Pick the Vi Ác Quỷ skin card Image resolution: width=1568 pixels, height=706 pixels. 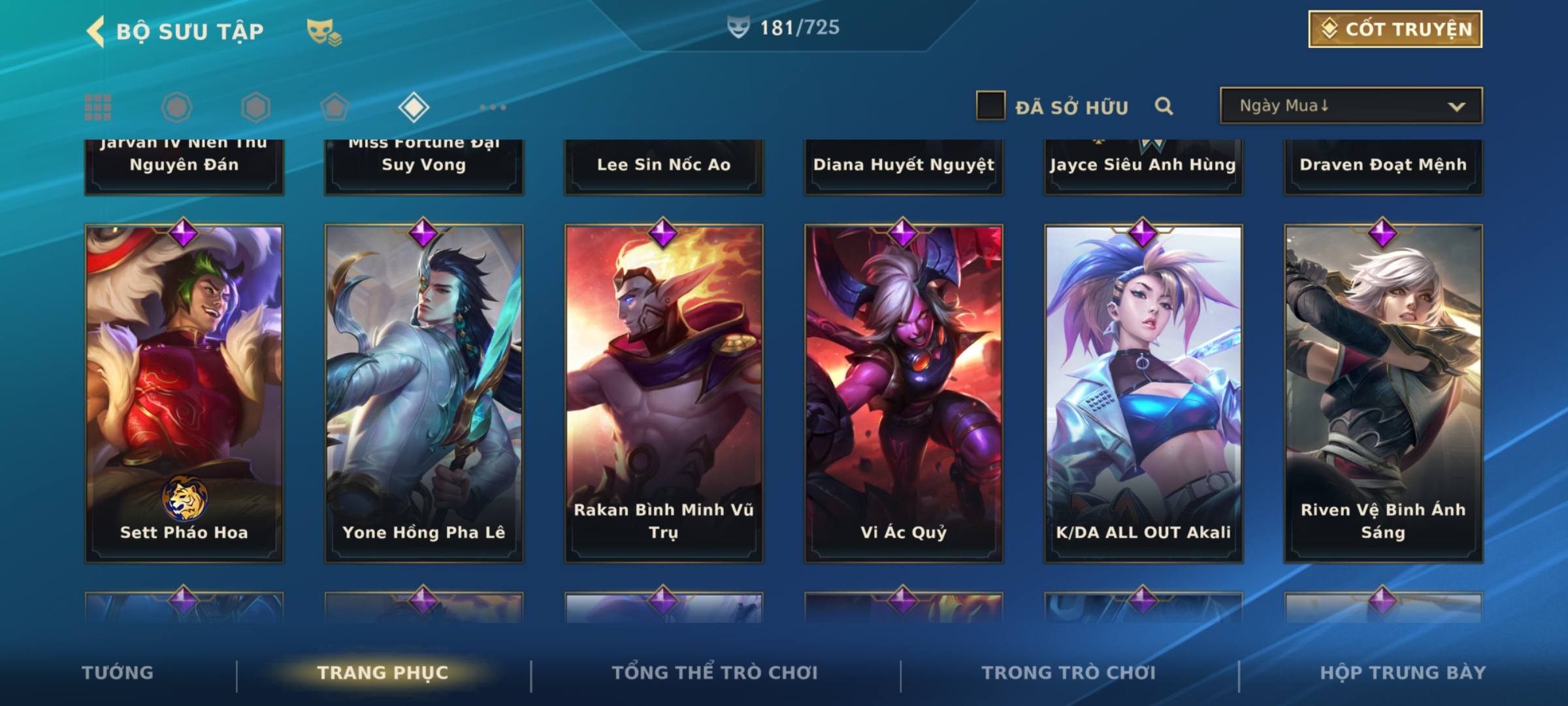pyautogui.click(x=904, y=392)
